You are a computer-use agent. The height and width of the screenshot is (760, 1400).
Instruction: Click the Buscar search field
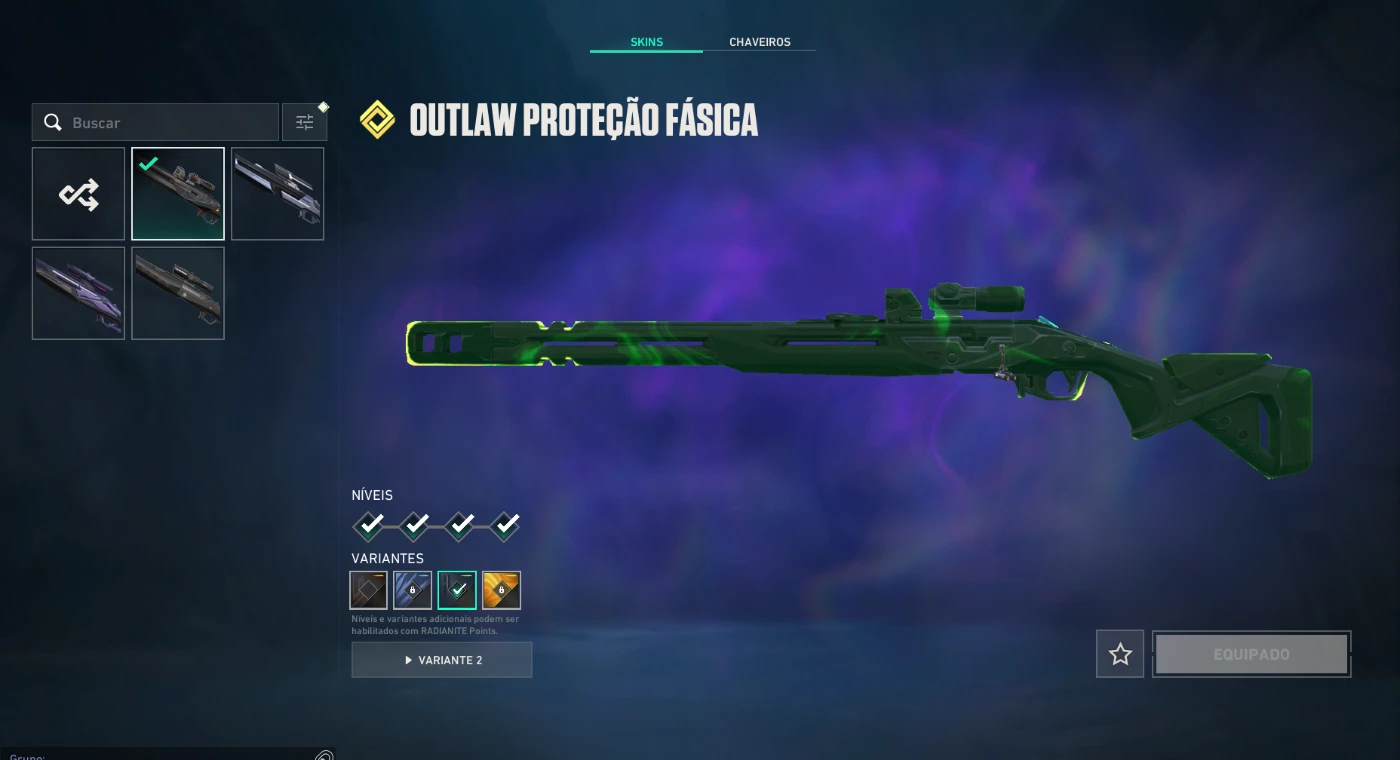[x=170, y=123]
